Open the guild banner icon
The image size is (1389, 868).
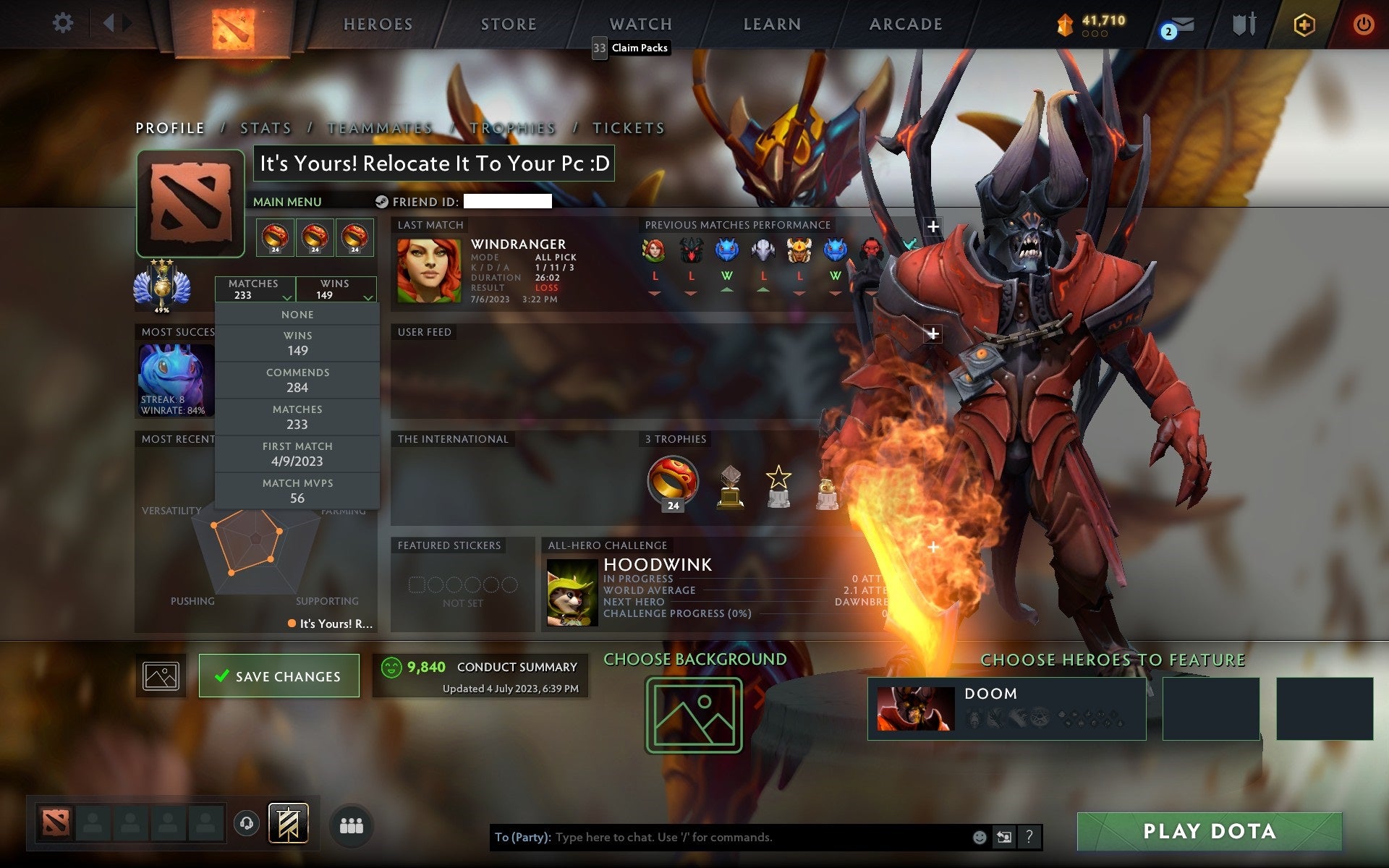click(x=287, y=824)
